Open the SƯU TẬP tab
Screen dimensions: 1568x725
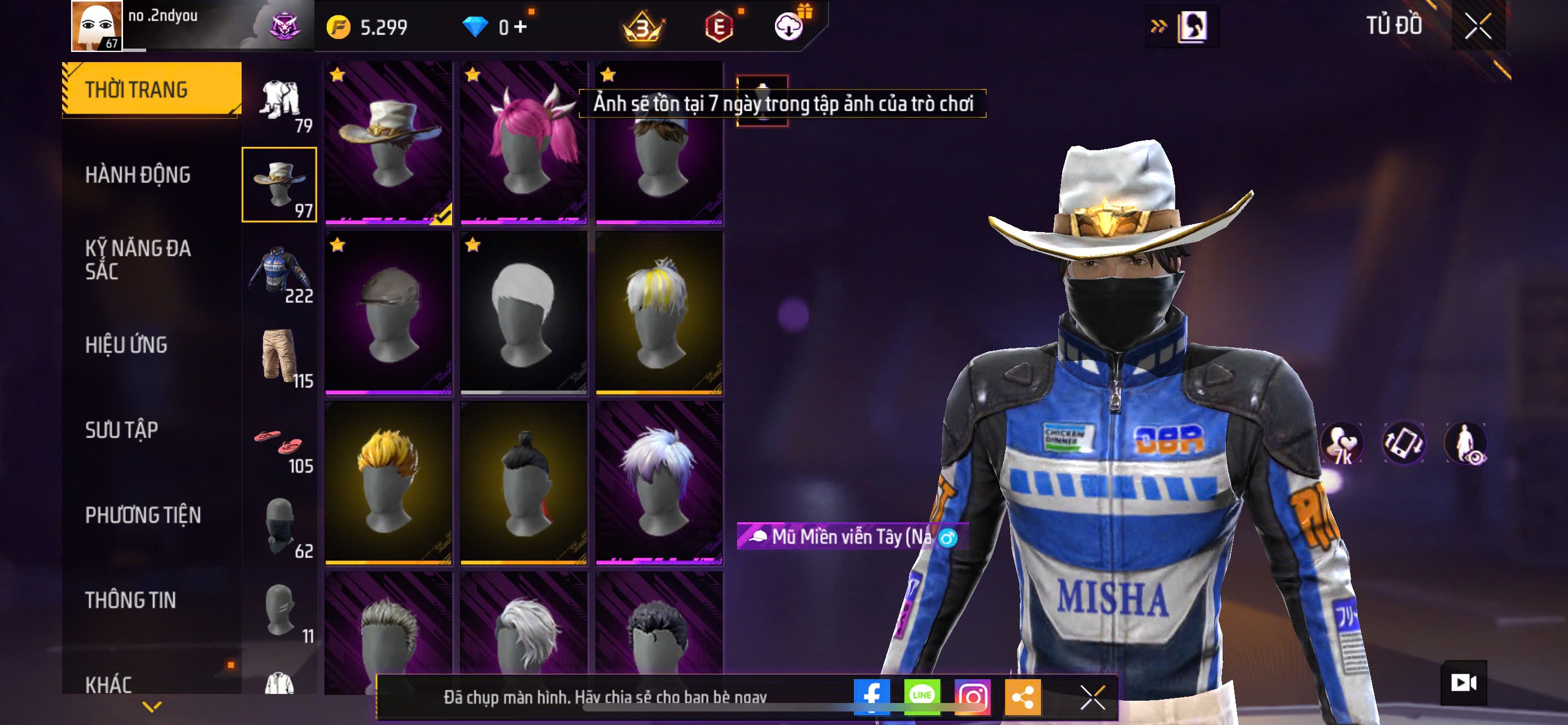click(122, 430)
